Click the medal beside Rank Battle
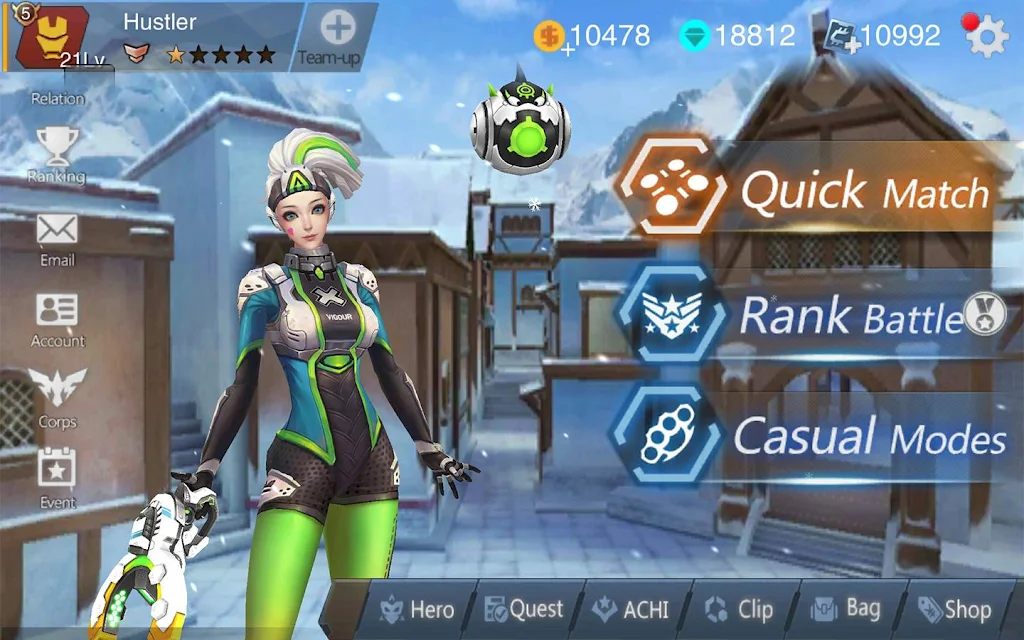This screenshot has width=1024, height=640. [x=983, y=313]
